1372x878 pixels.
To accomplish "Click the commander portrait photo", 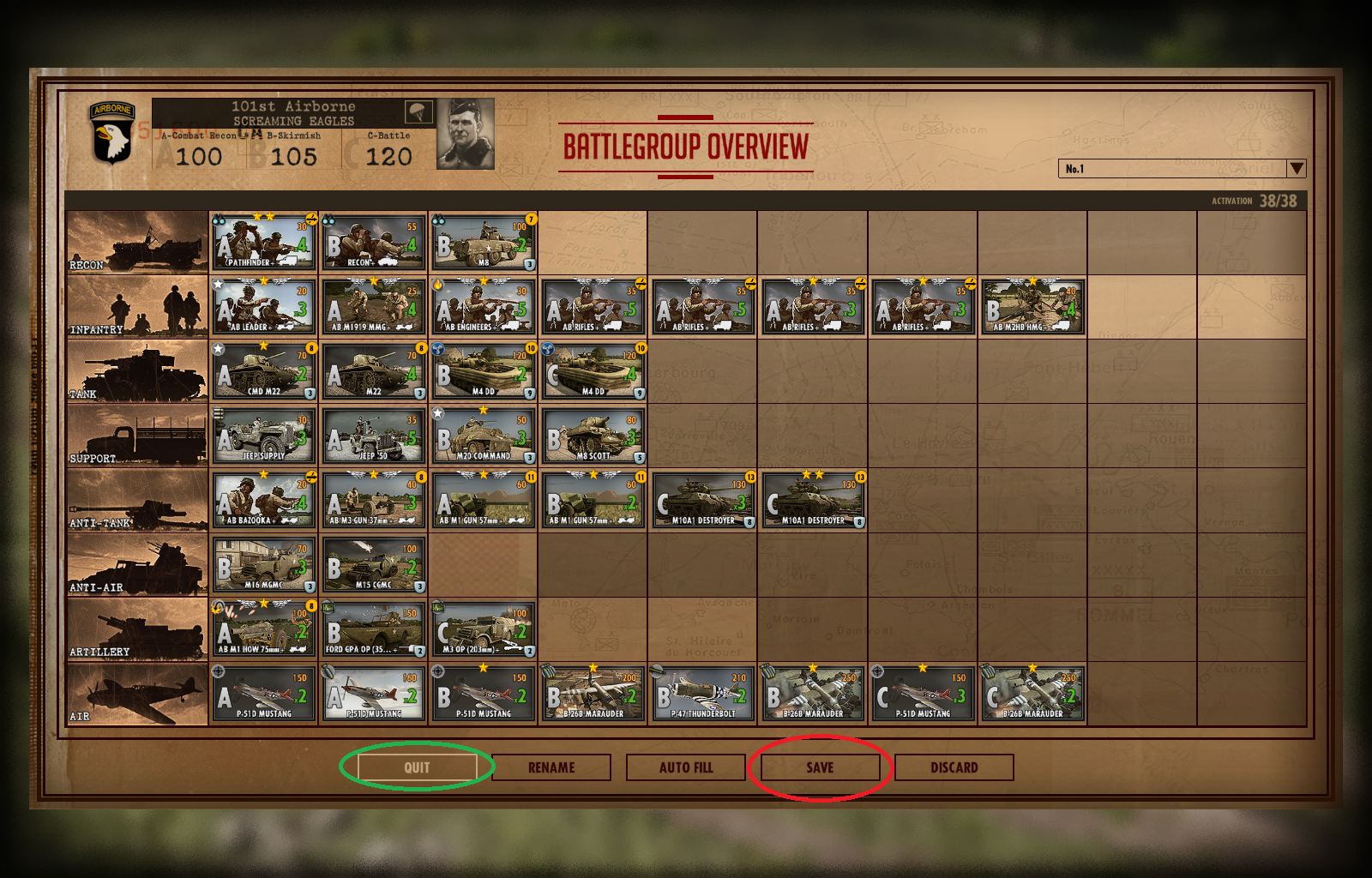I will pos(466,134).
